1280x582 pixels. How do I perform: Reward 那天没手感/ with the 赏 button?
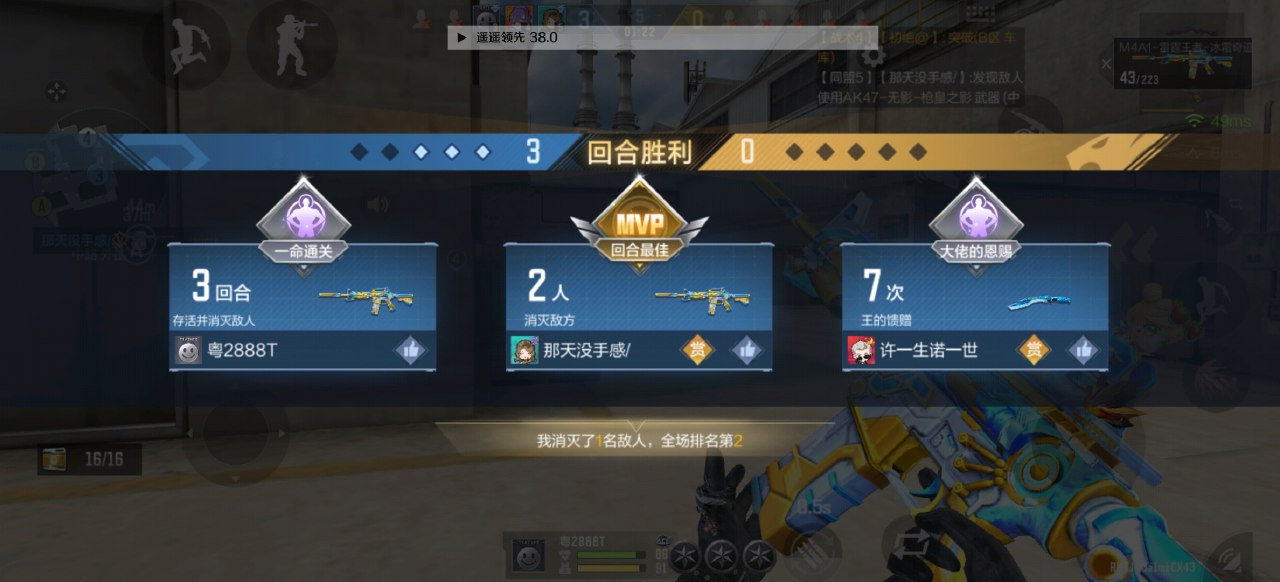tap(698, 350)
